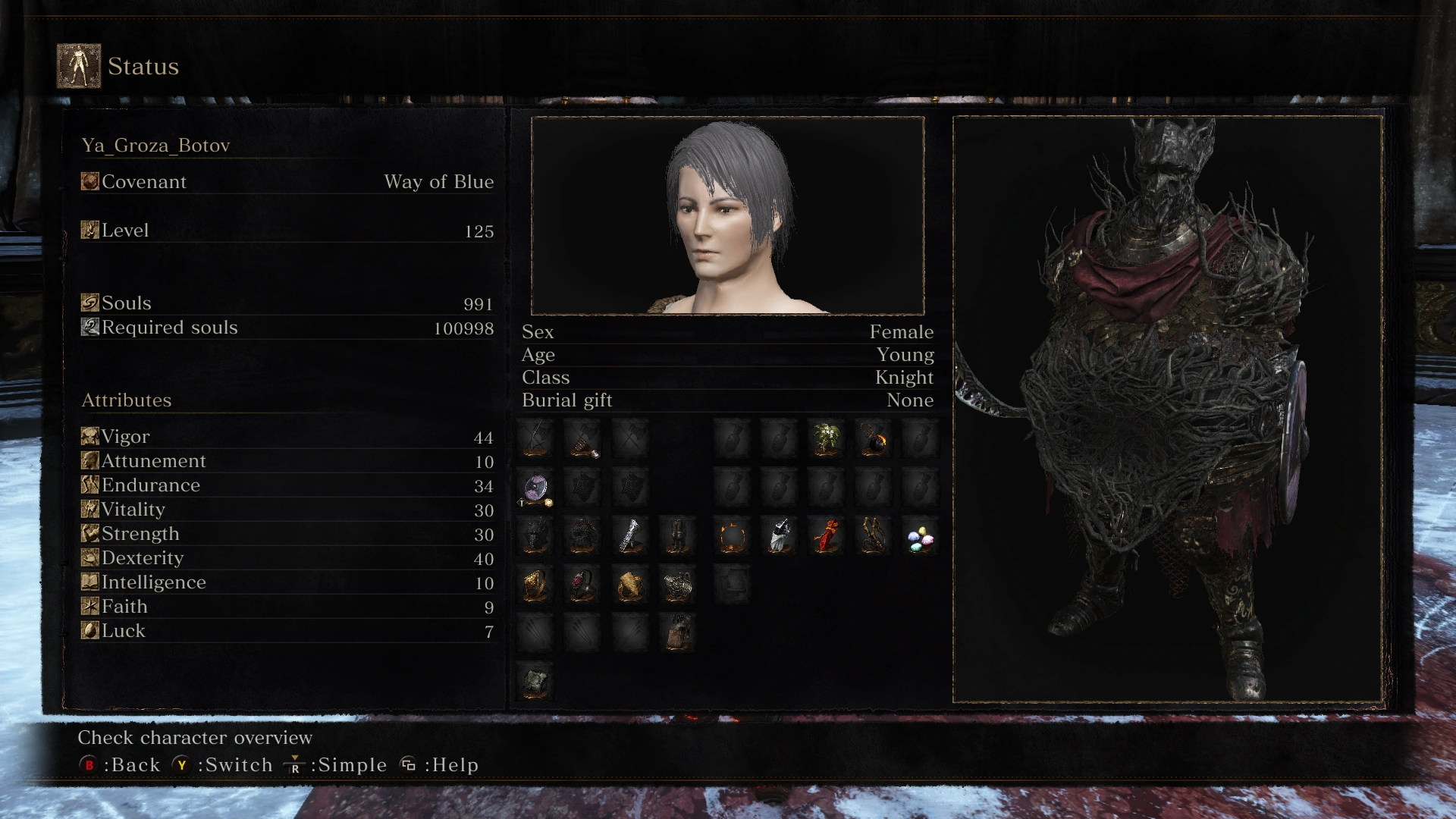Choose the colorful prism stones slot
1456x819 pixels.
(921, 539)
